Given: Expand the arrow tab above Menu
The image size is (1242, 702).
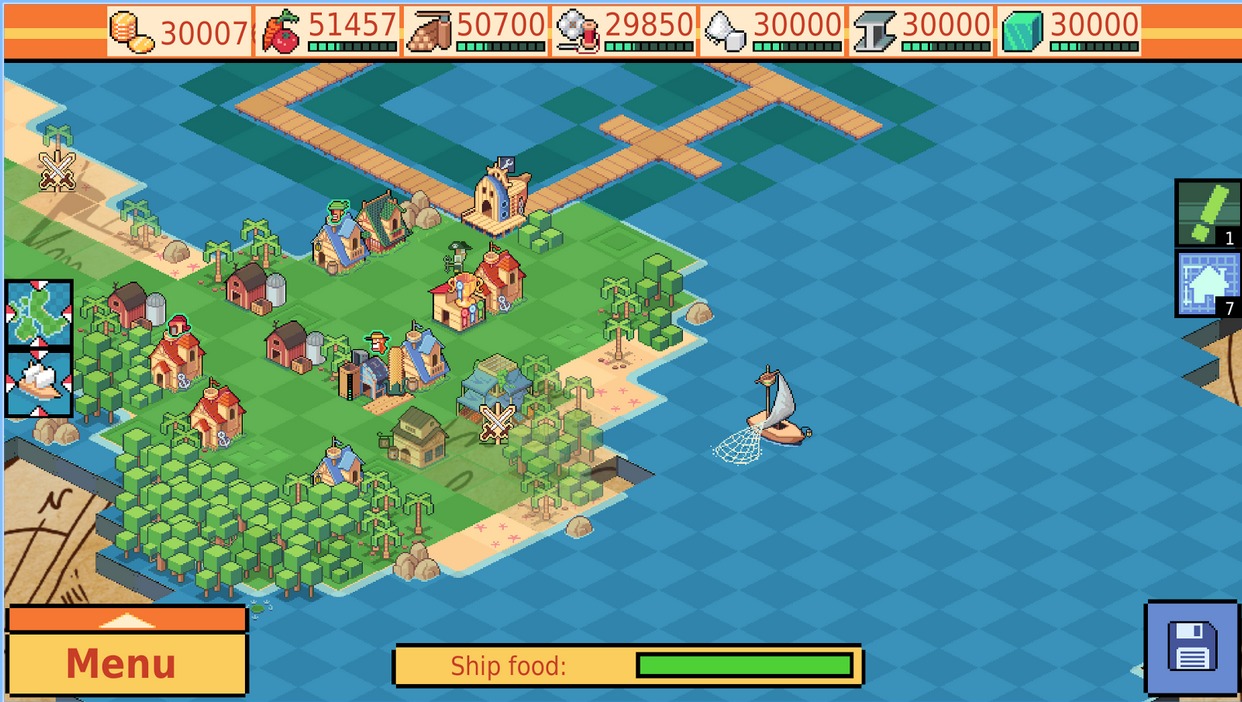Looking at the screenshot, I should click(x=127, y=619).
